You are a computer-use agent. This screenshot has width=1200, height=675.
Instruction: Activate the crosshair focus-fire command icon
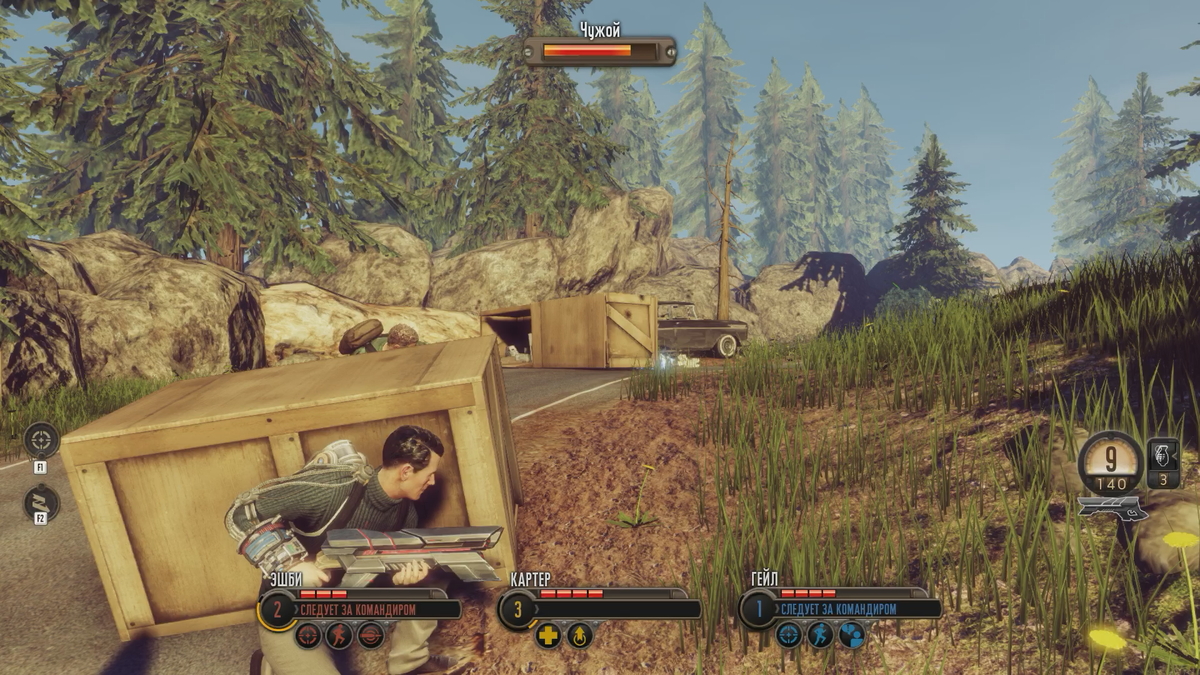pyautogui.click(x=41, y=440)
